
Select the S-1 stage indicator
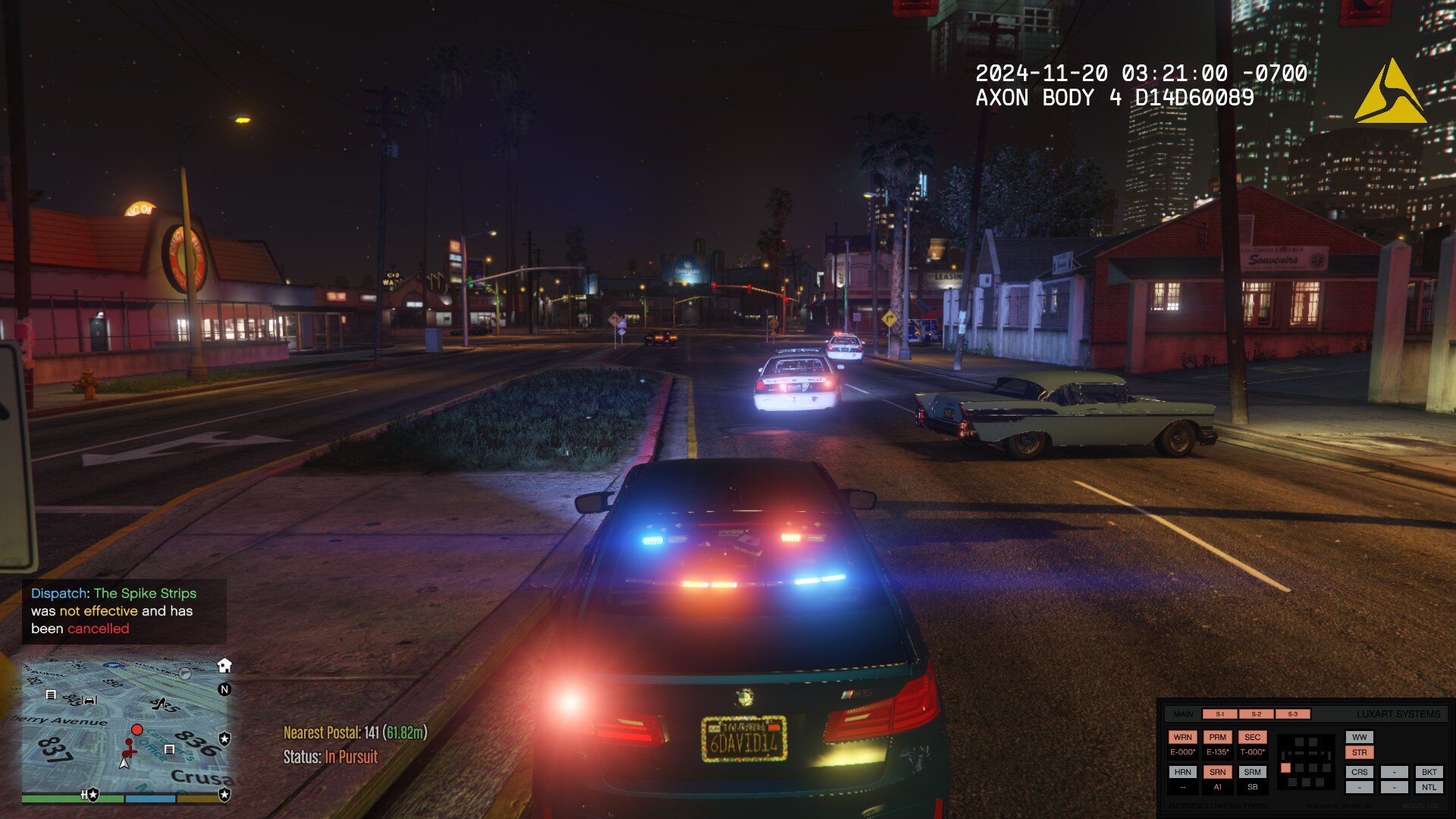[x=1219, y=714]
